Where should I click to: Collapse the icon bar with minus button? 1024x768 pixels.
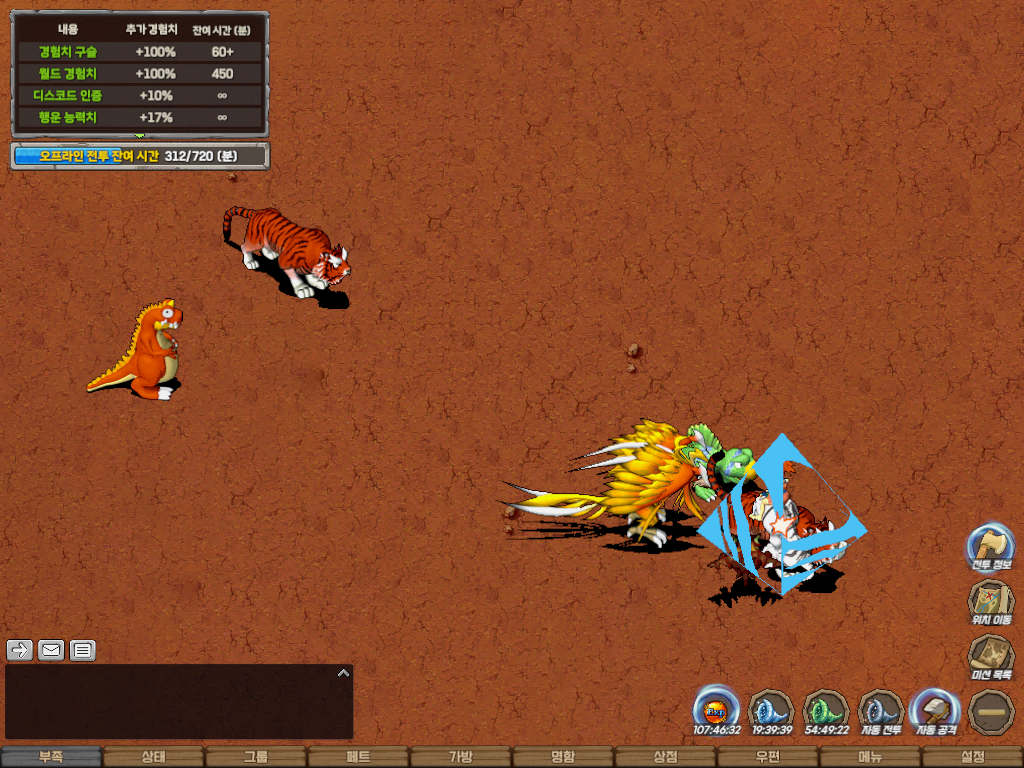pos(991,711)
